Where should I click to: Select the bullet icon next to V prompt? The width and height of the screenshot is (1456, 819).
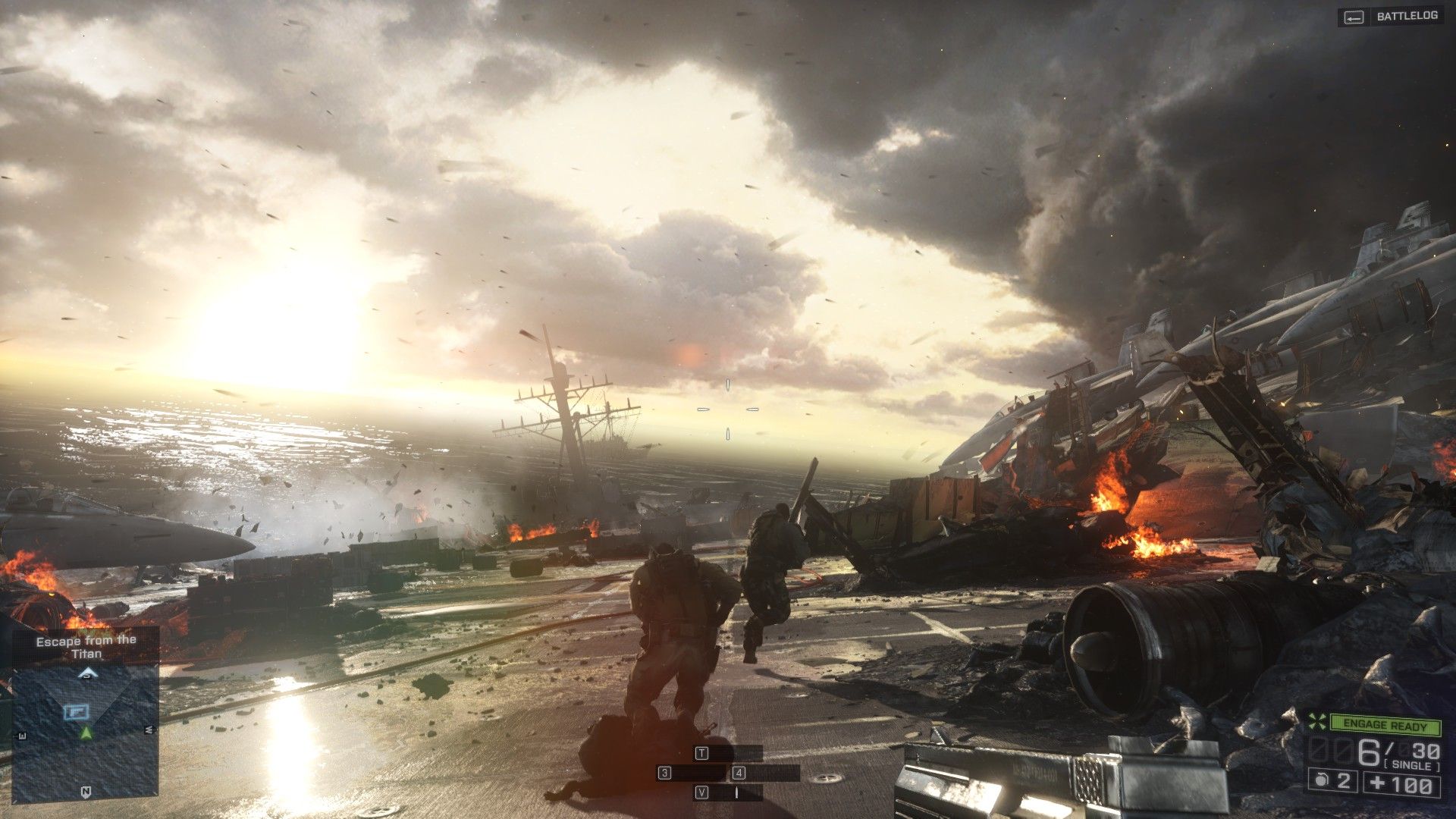(736, 793)
